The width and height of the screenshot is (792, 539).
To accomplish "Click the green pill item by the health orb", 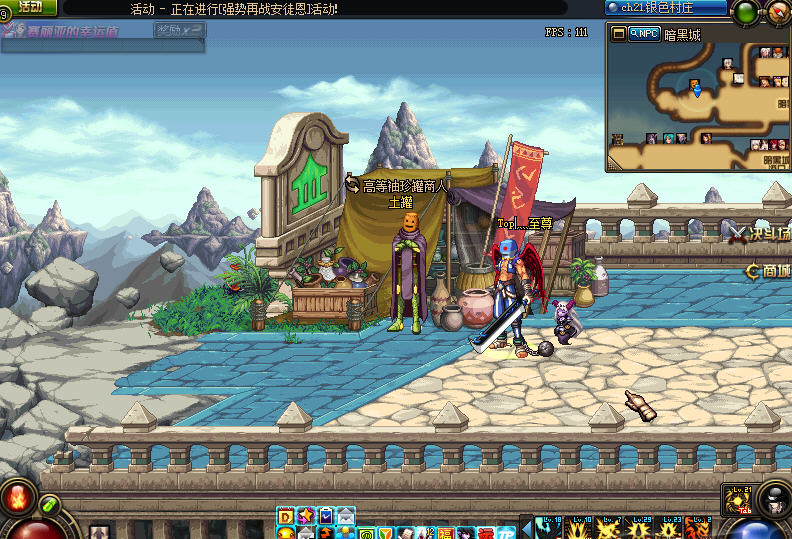I will pos(50,503).
